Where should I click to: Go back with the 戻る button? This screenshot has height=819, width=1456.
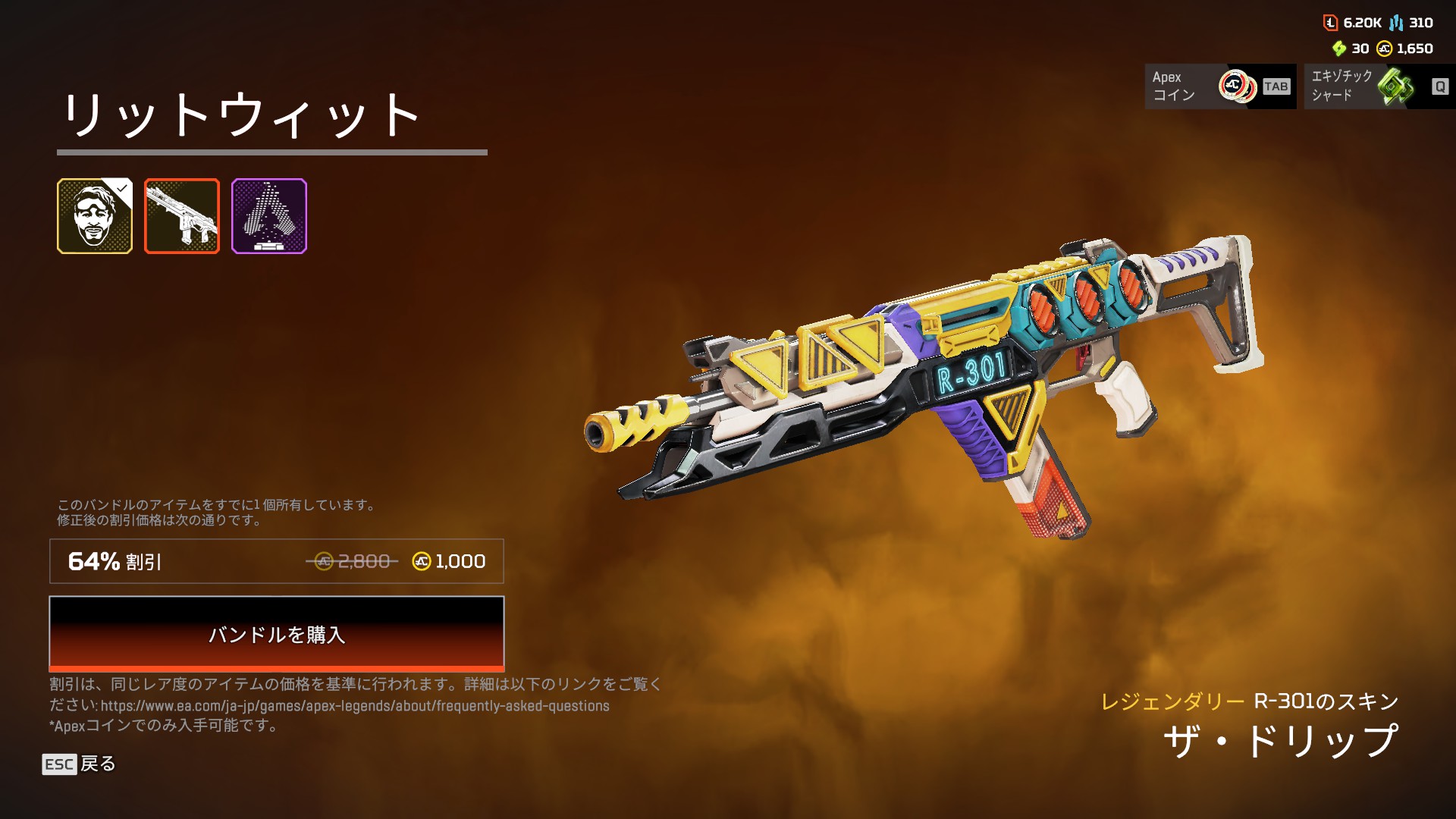pyautogui.click(x=79, y=764)
